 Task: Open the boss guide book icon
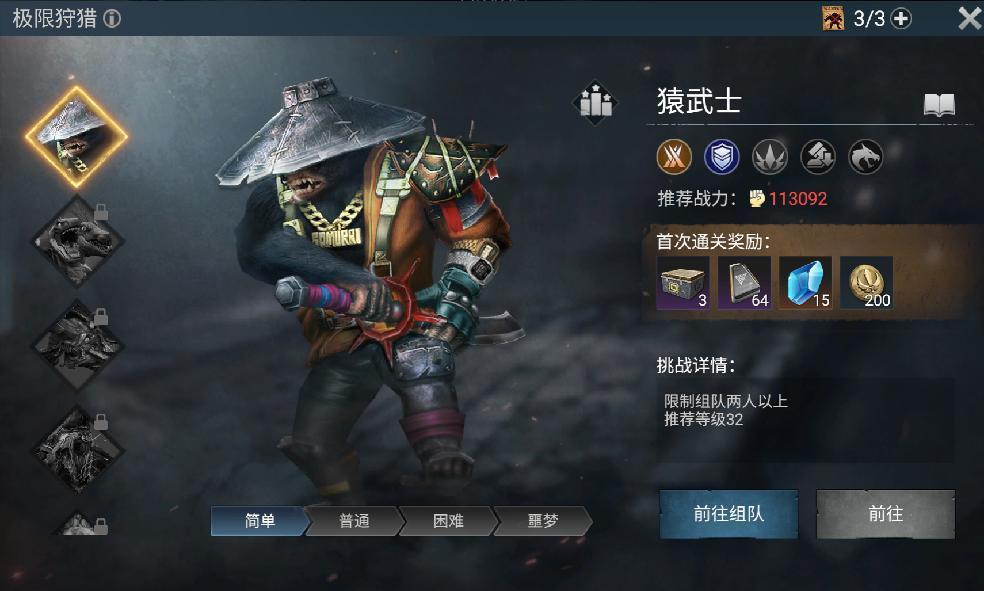(x=939, y=105)
